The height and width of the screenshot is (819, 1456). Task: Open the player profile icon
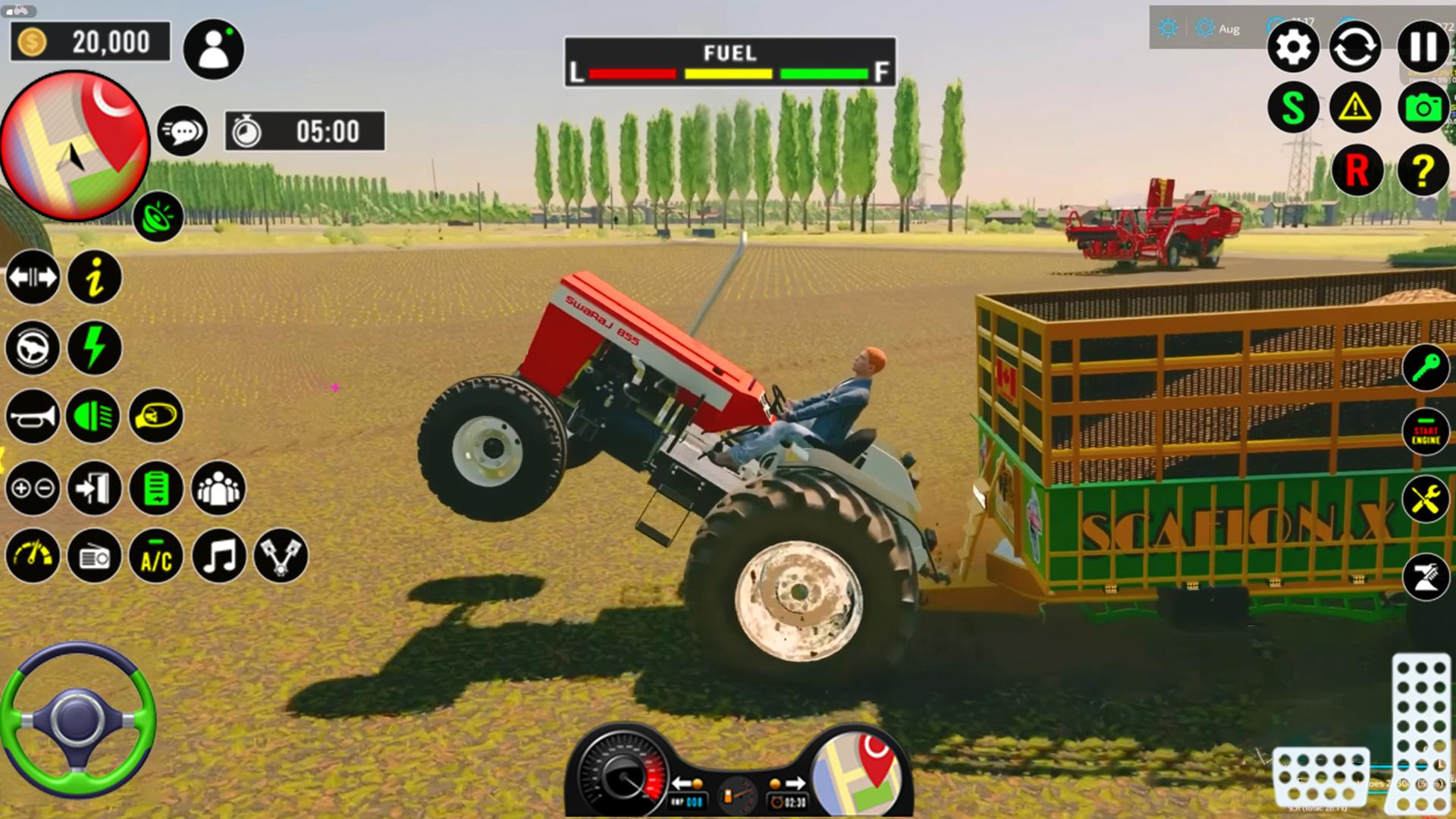(x=213, y=50)
